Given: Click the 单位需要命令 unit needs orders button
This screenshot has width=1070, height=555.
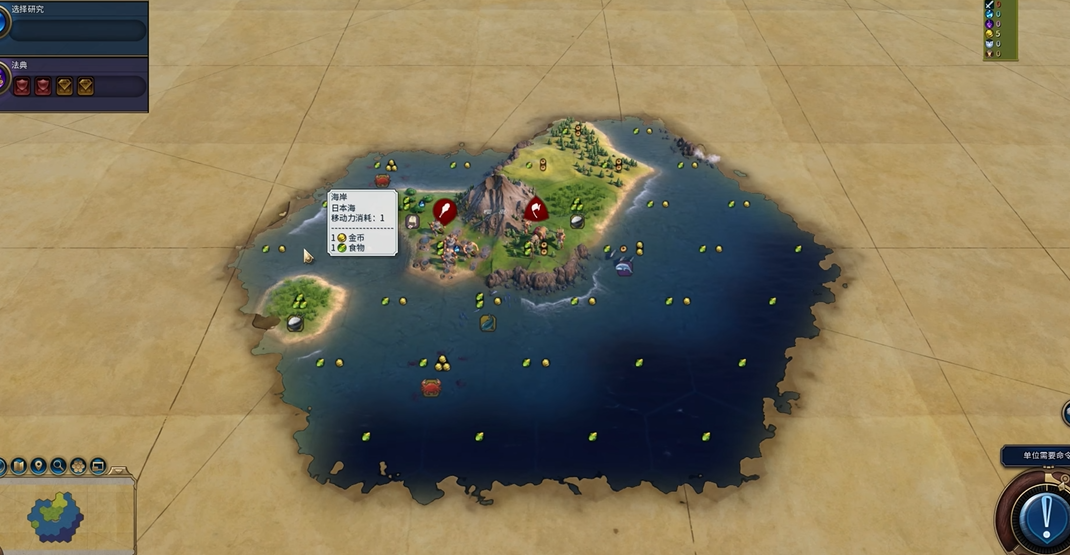Looking at the screenshot, I should (x=1037, y=456).
